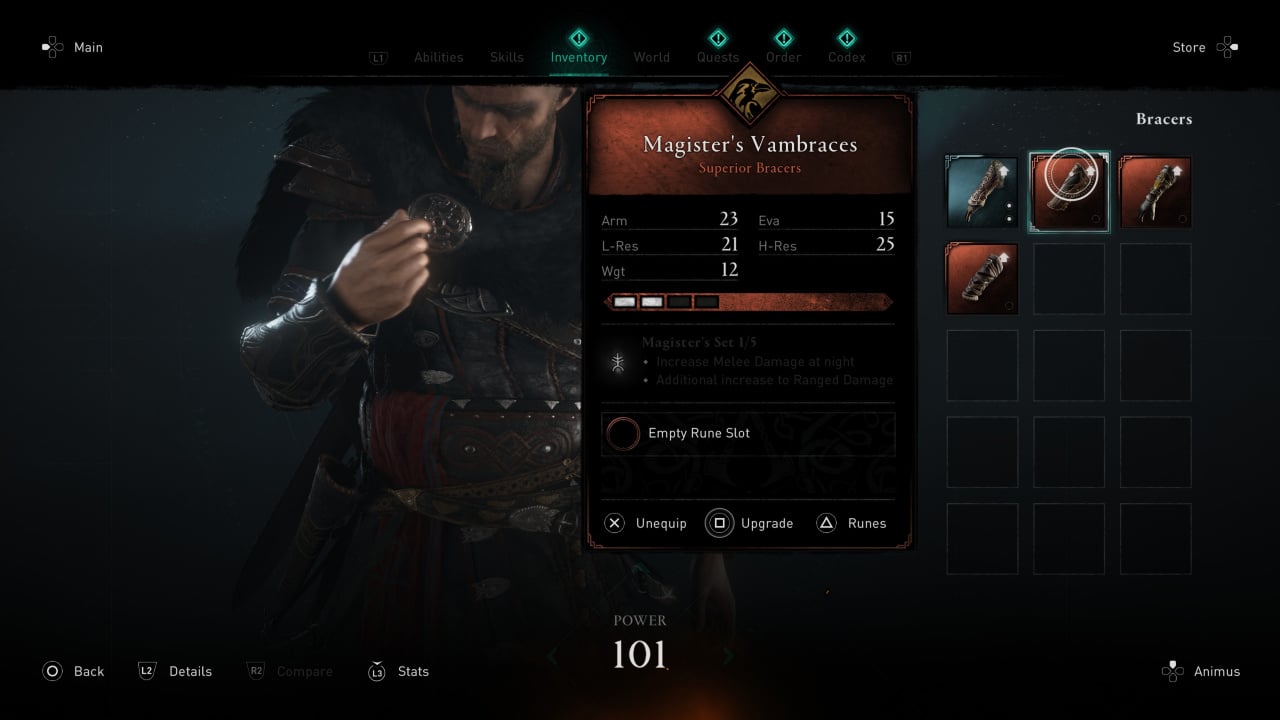Go Back from the inventory
Viewport: 1280px width, 720px height.
[88, 671]
